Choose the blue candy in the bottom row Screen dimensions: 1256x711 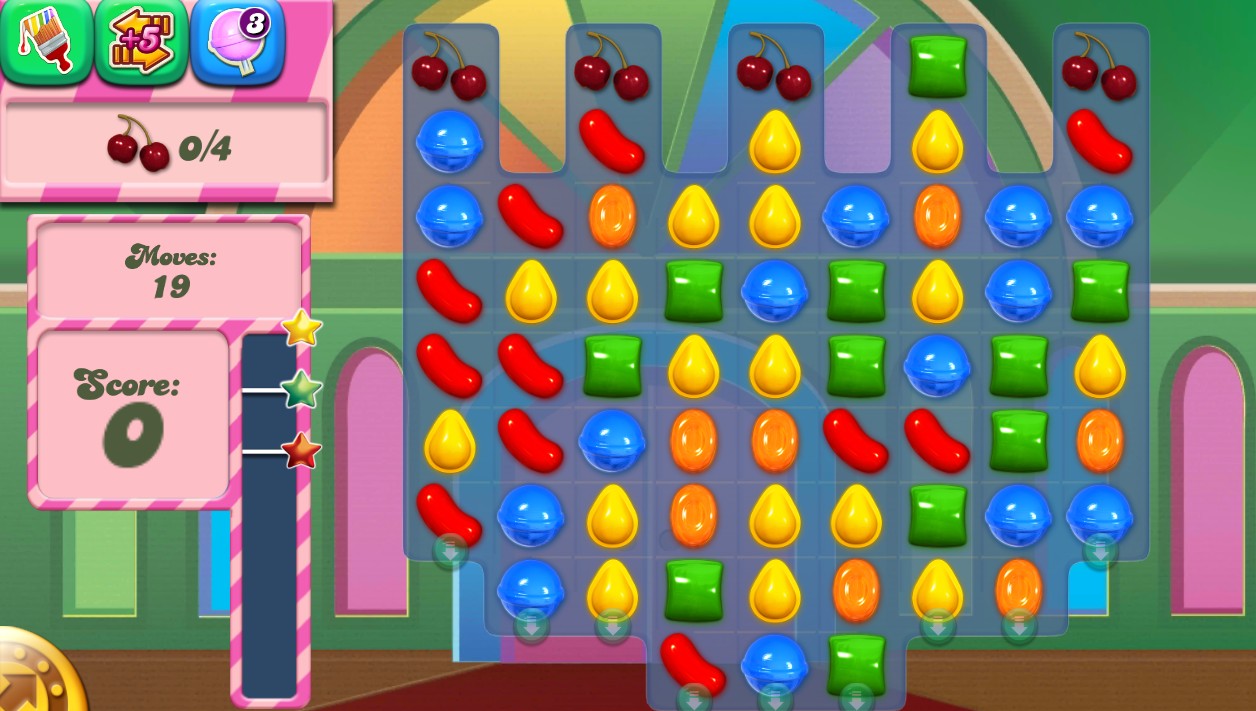pyautogui.click(x=774, y=663)
